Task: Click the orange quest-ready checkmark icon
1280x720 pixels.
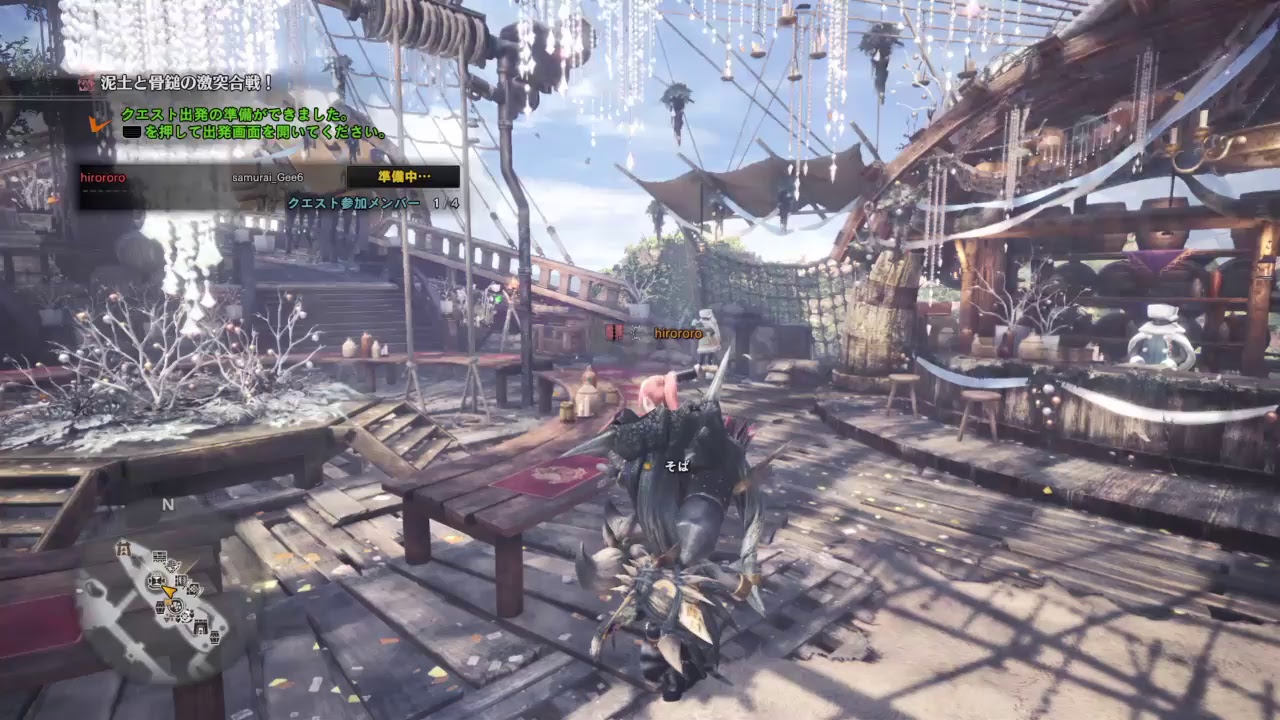Action: click(99, 123)
